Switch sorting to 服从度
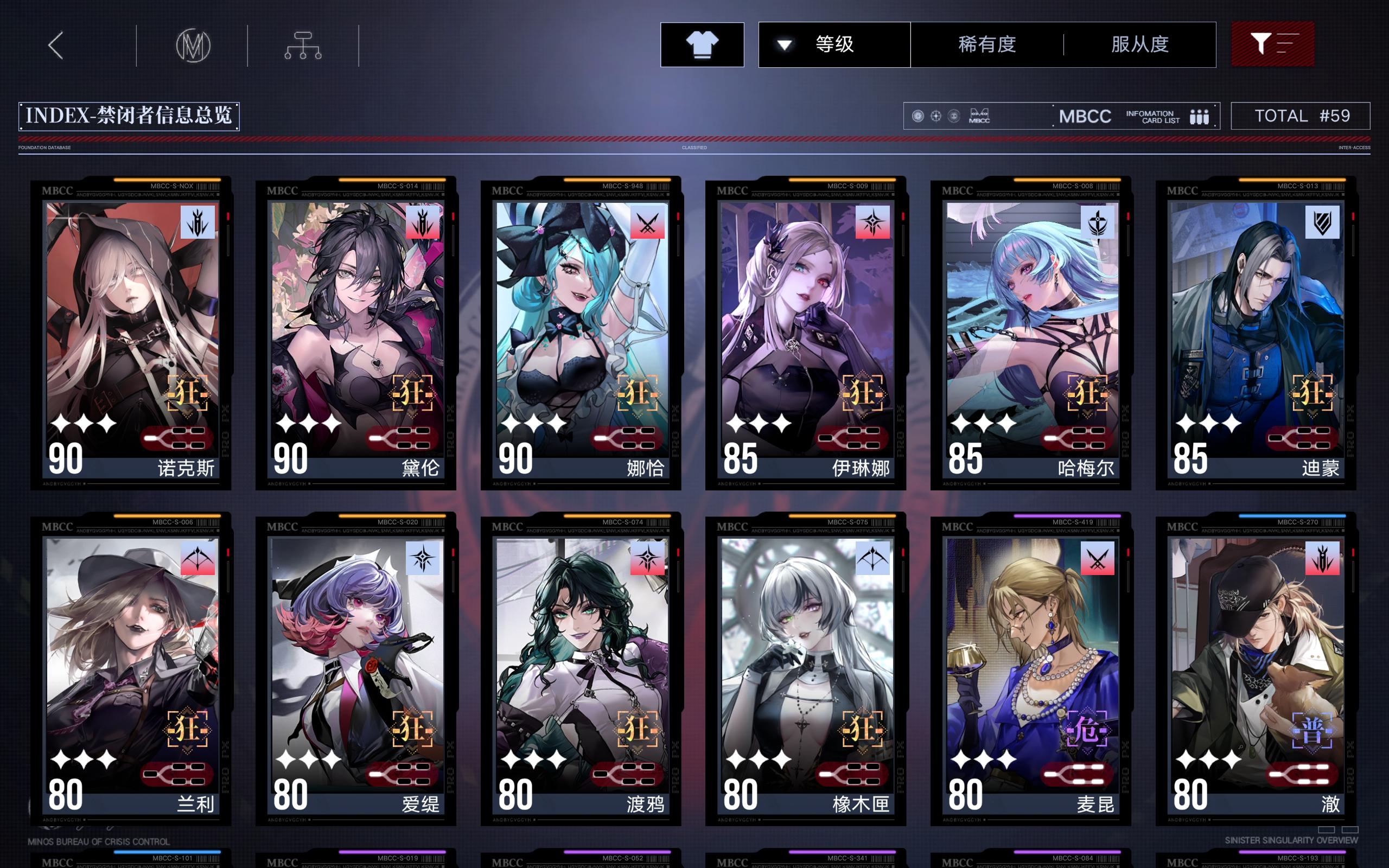The width and height of the screenshot is (1389, 868). point(1141,45)
